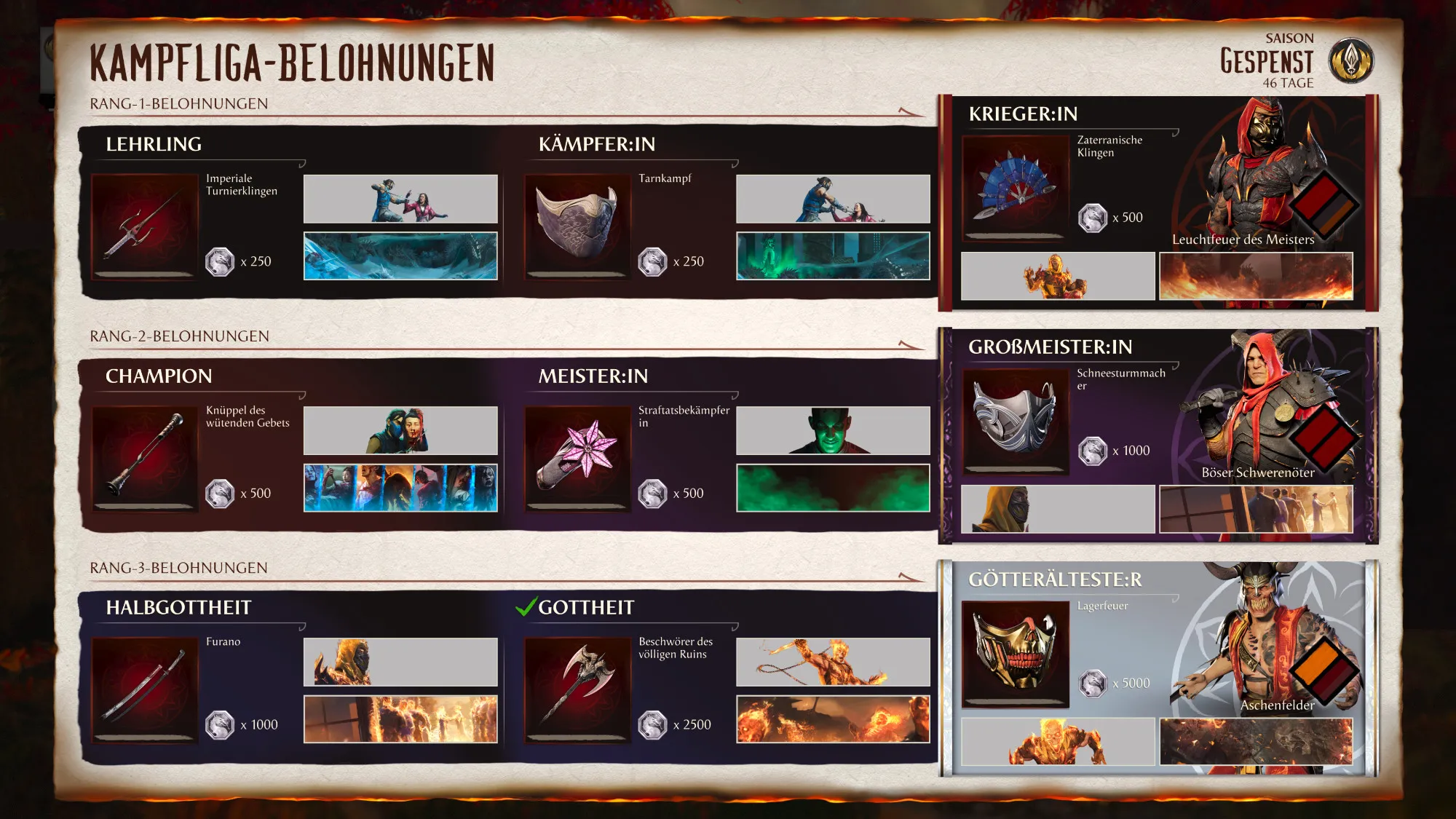Select the Meister:in green smoke banner
Screen dimensions: 1456x819
pos(833,488)
